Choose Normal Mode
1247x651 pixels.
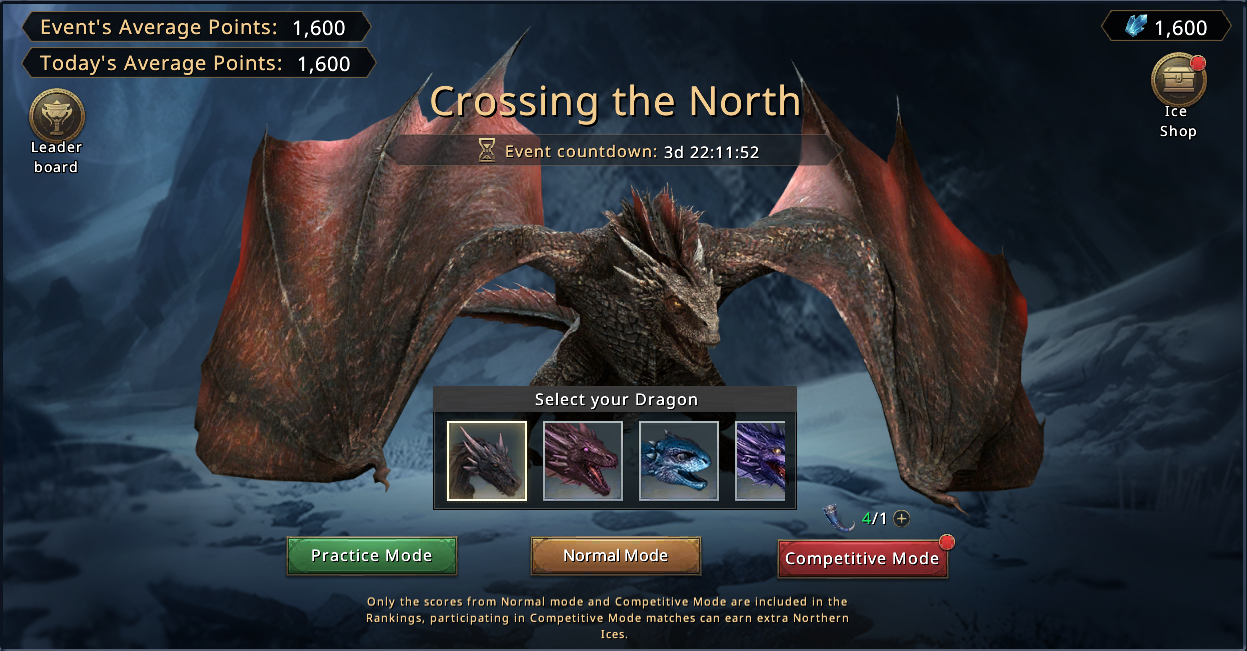[615, 556]
